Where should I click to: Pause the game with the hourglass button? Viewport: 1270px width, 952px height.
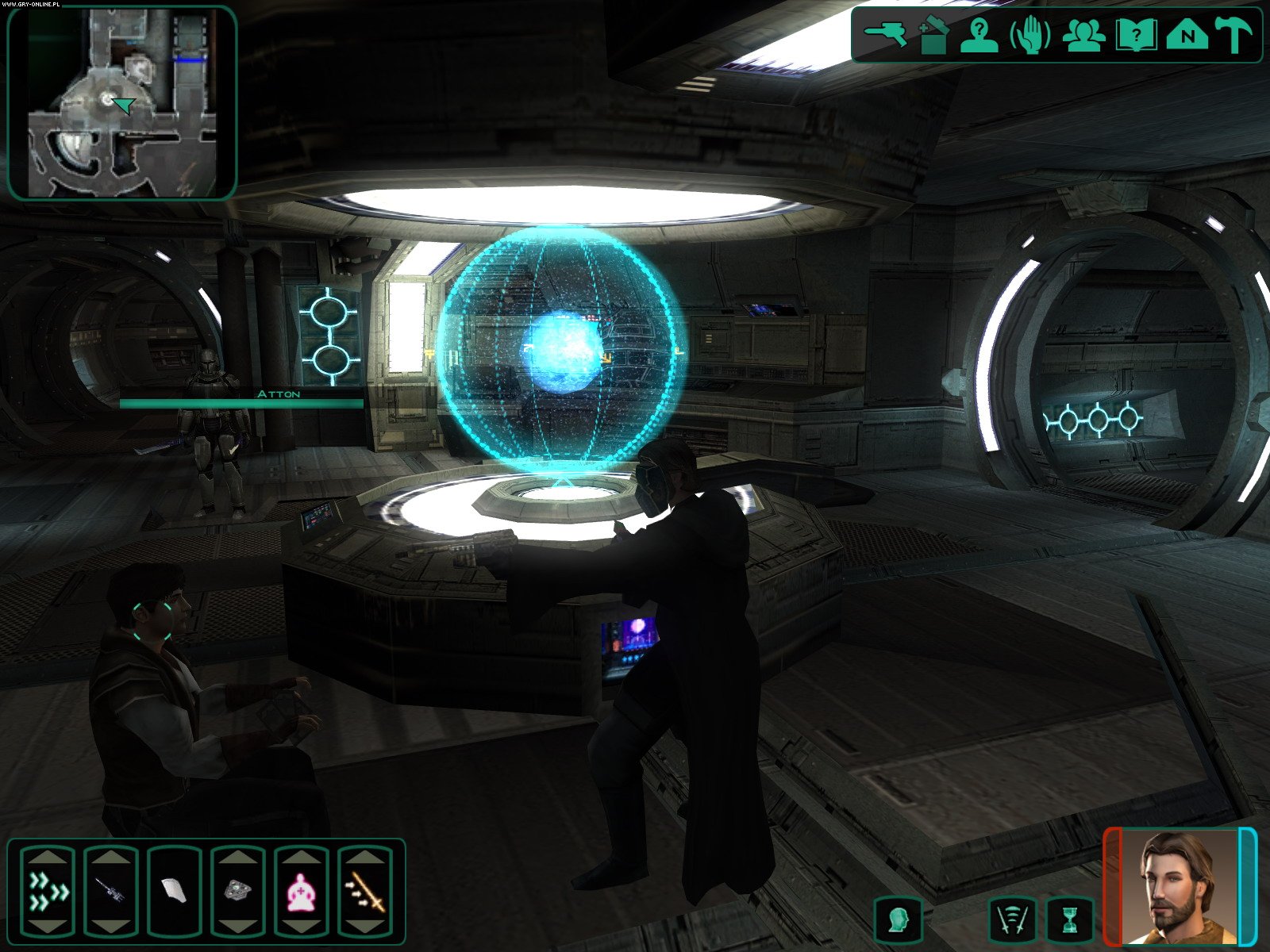point(1069,920)
